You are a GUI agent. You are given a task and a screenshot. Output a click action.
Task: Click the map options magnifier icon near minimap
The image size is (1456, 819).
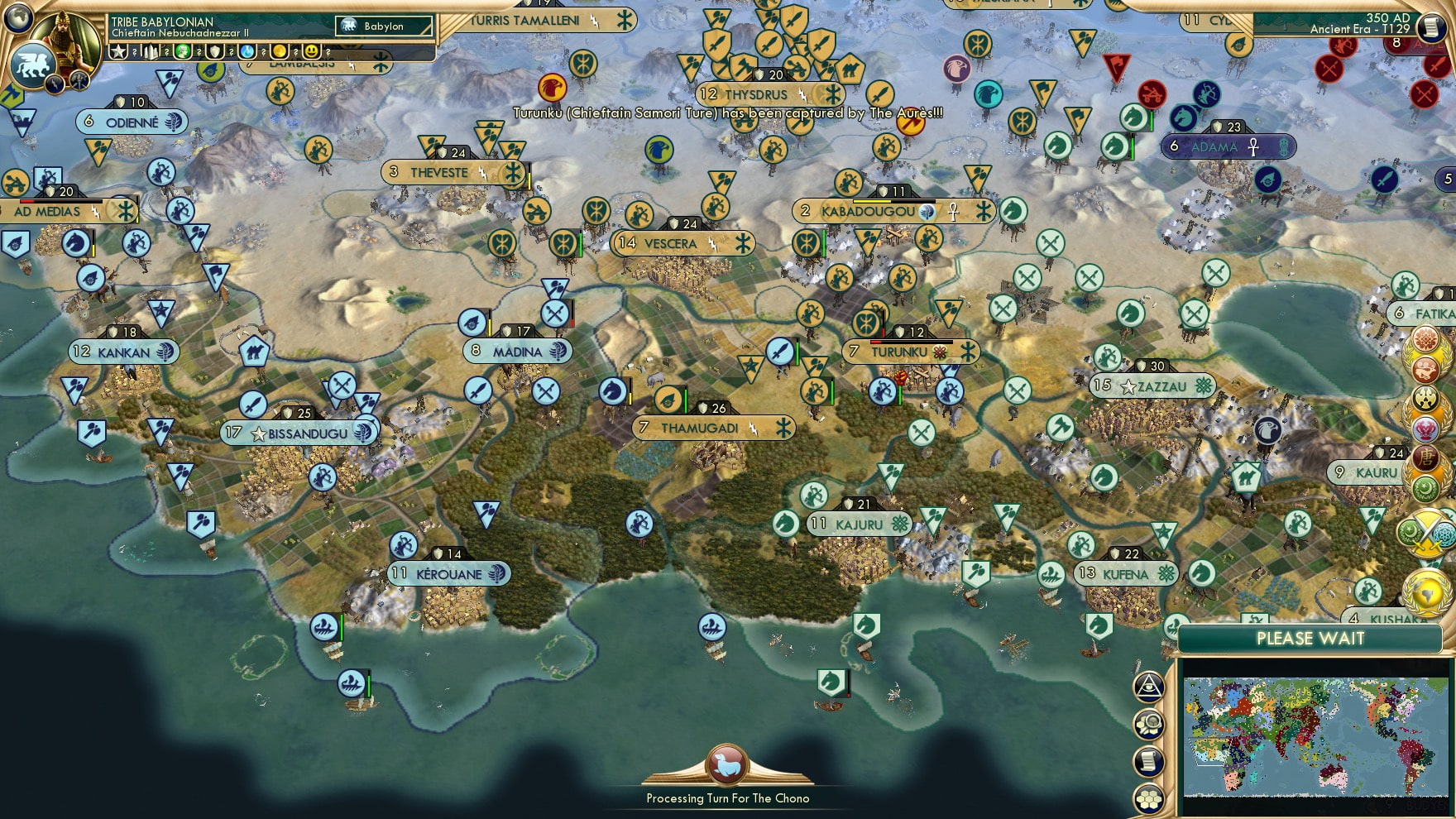(x=1148, y=722)
